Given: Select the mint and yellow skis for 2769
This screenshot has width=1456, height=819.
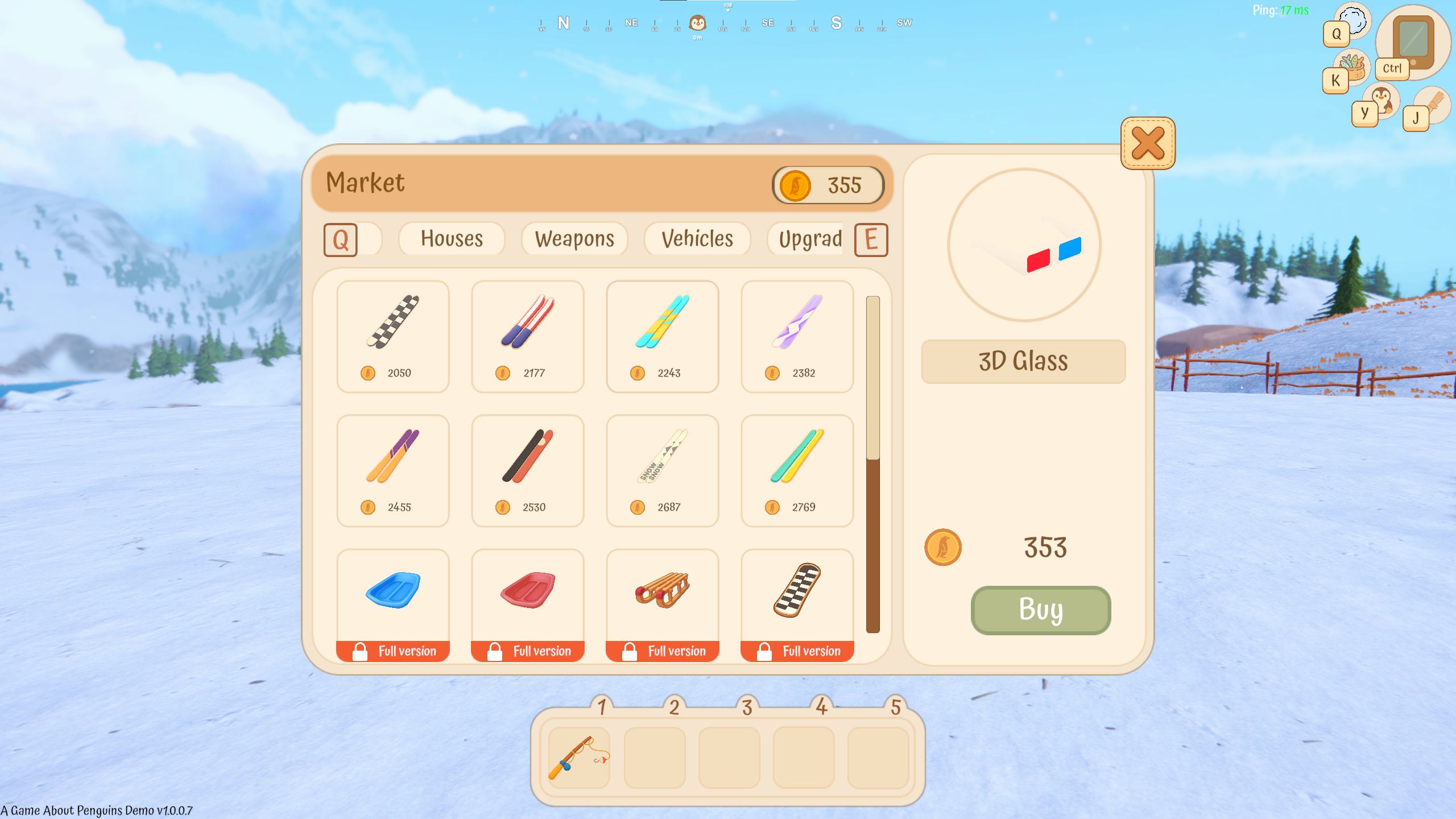Looking at the screenshot, I should (x=797, y=470).
